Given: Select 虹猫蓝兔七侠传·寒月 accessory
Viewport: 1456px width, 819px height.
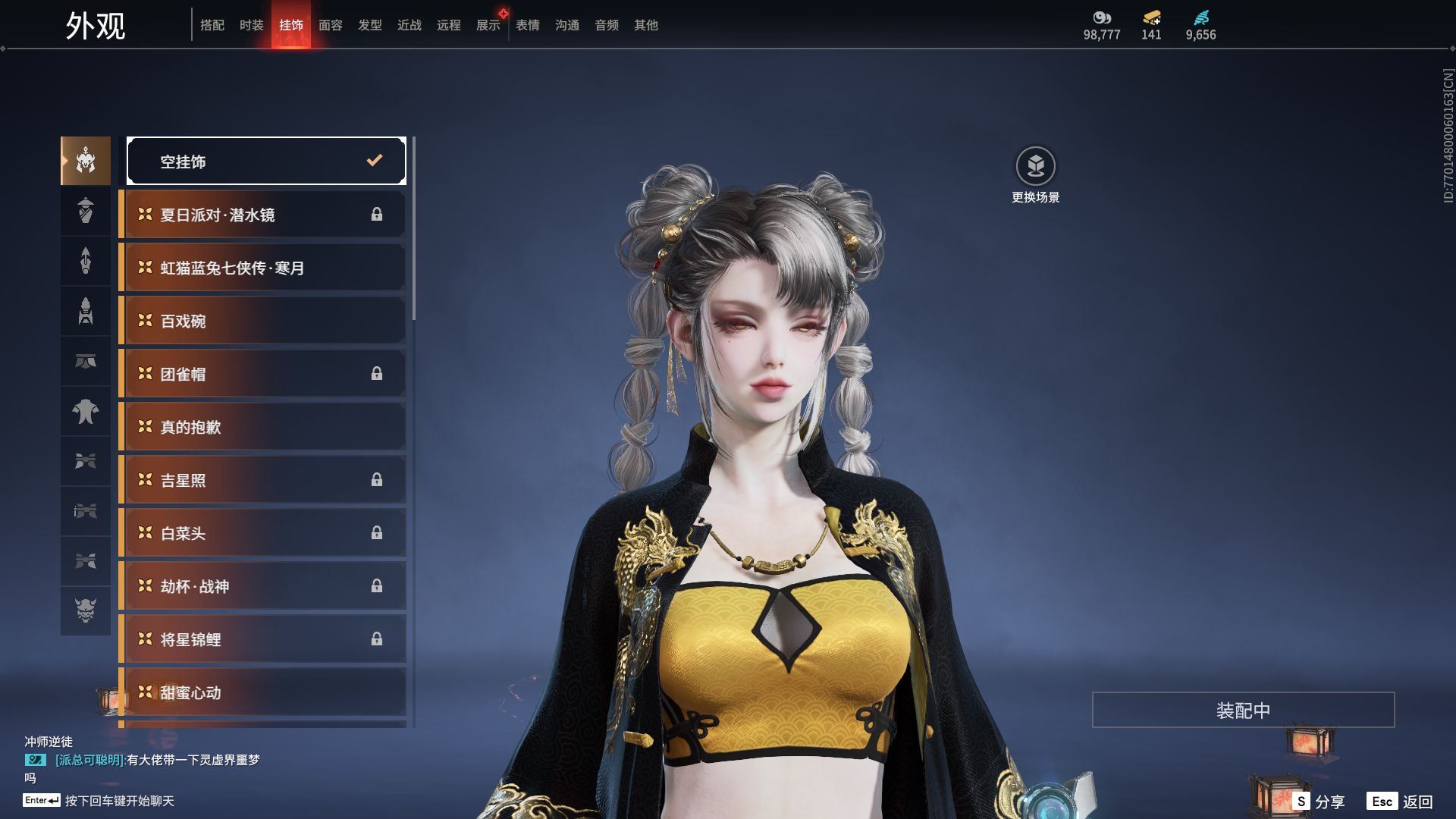Looking at the screenshot, I should point(262,268).
